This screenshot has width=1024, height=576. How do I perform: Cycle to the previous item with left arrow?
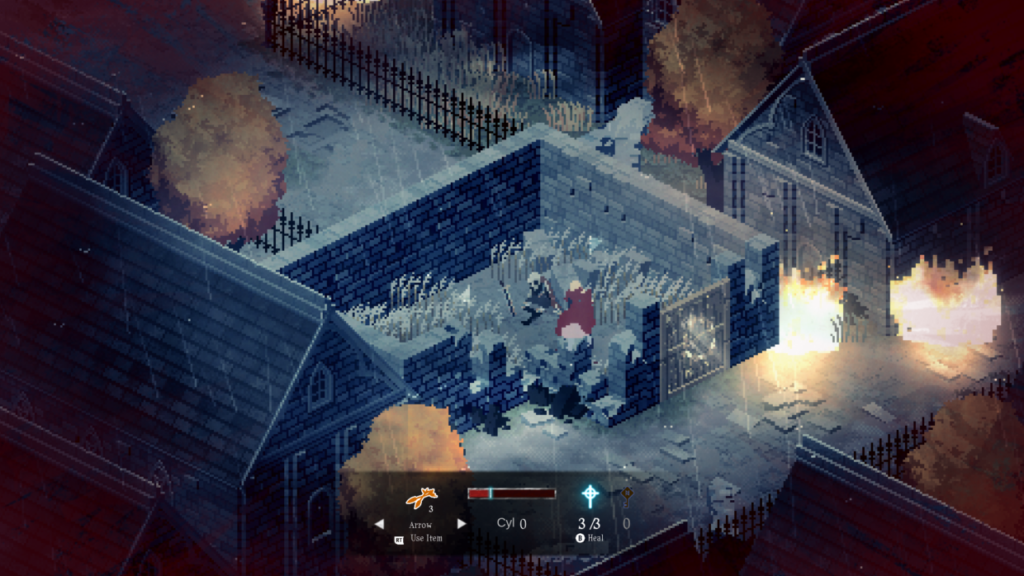coord(378,523)
